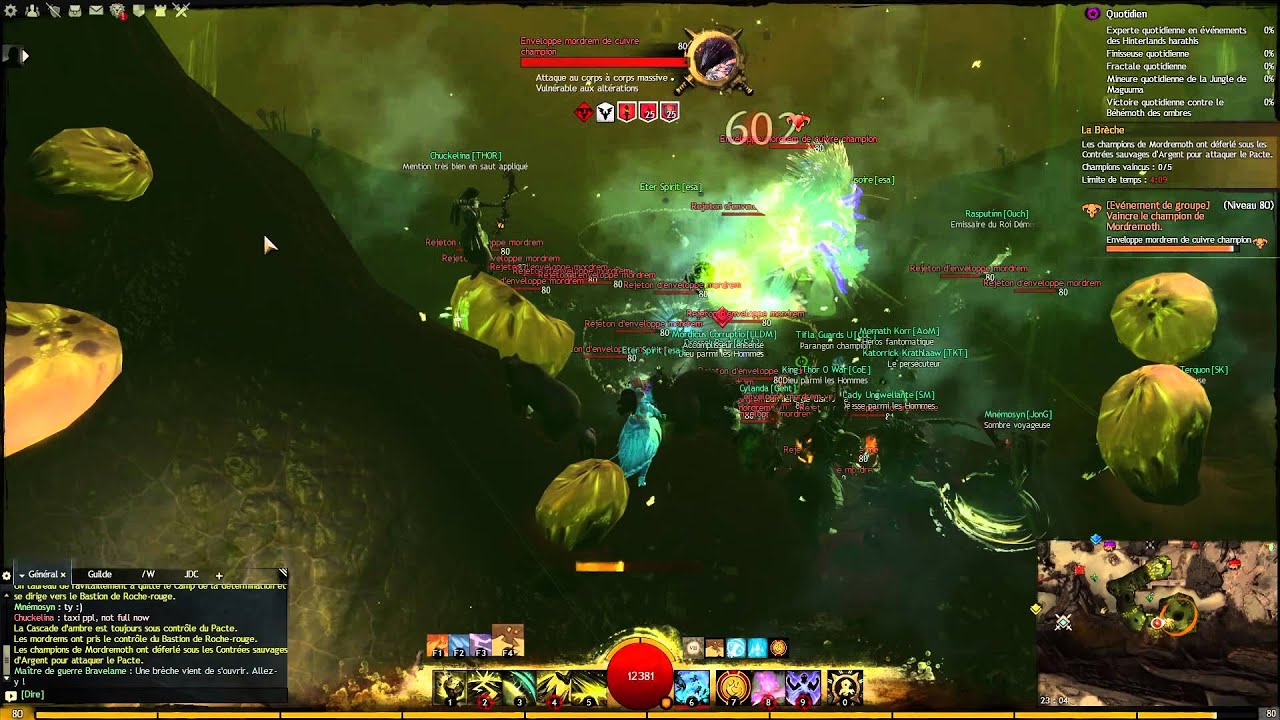Open the Dire channel selector
Image resolution: width=1280 pixels, height=720 pixels.
coord(33,696)
